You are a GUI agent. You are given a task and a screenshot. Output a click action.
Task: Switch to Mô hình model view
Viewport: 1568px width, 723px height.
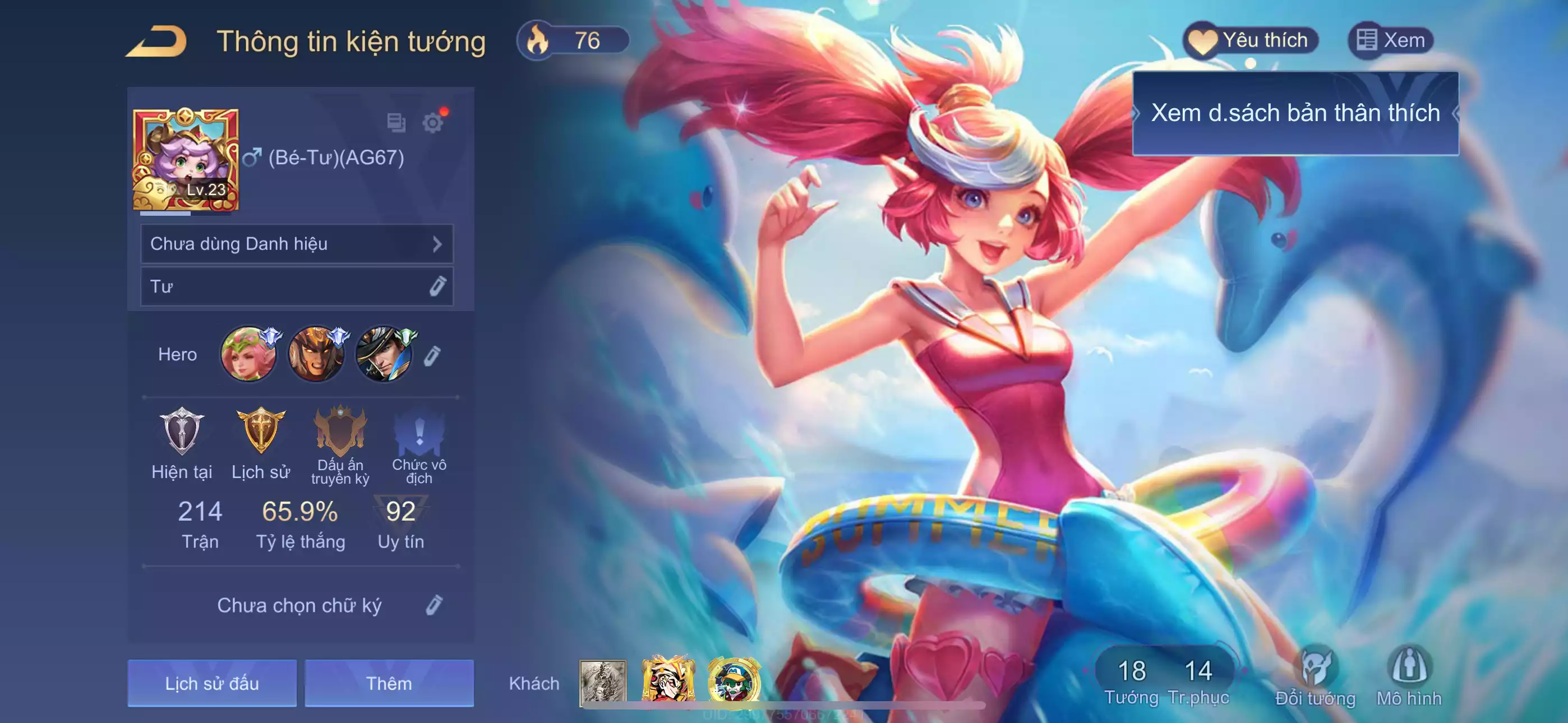(1409, 675)
